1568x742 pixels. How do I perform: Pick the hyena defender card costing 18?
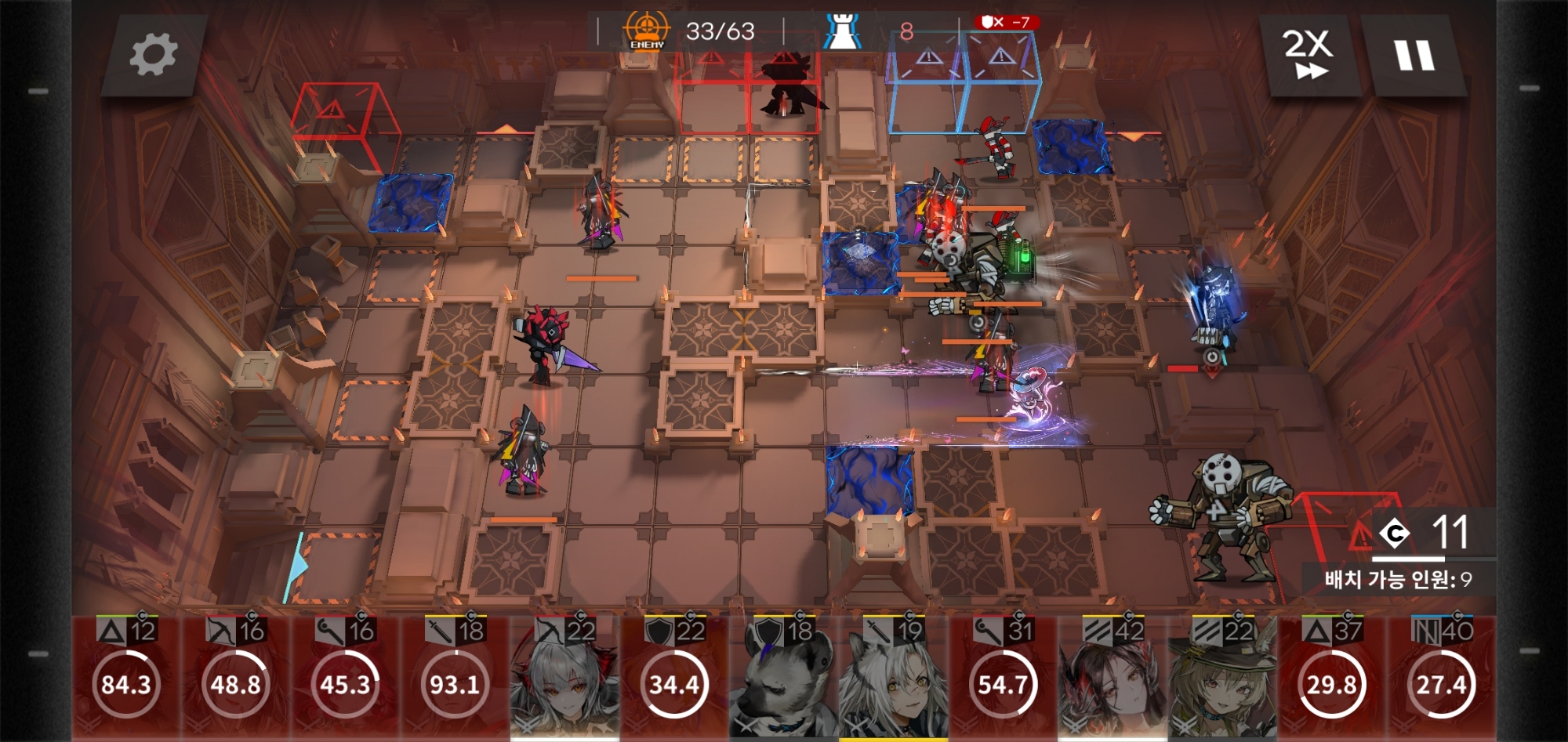pos(784,679)
